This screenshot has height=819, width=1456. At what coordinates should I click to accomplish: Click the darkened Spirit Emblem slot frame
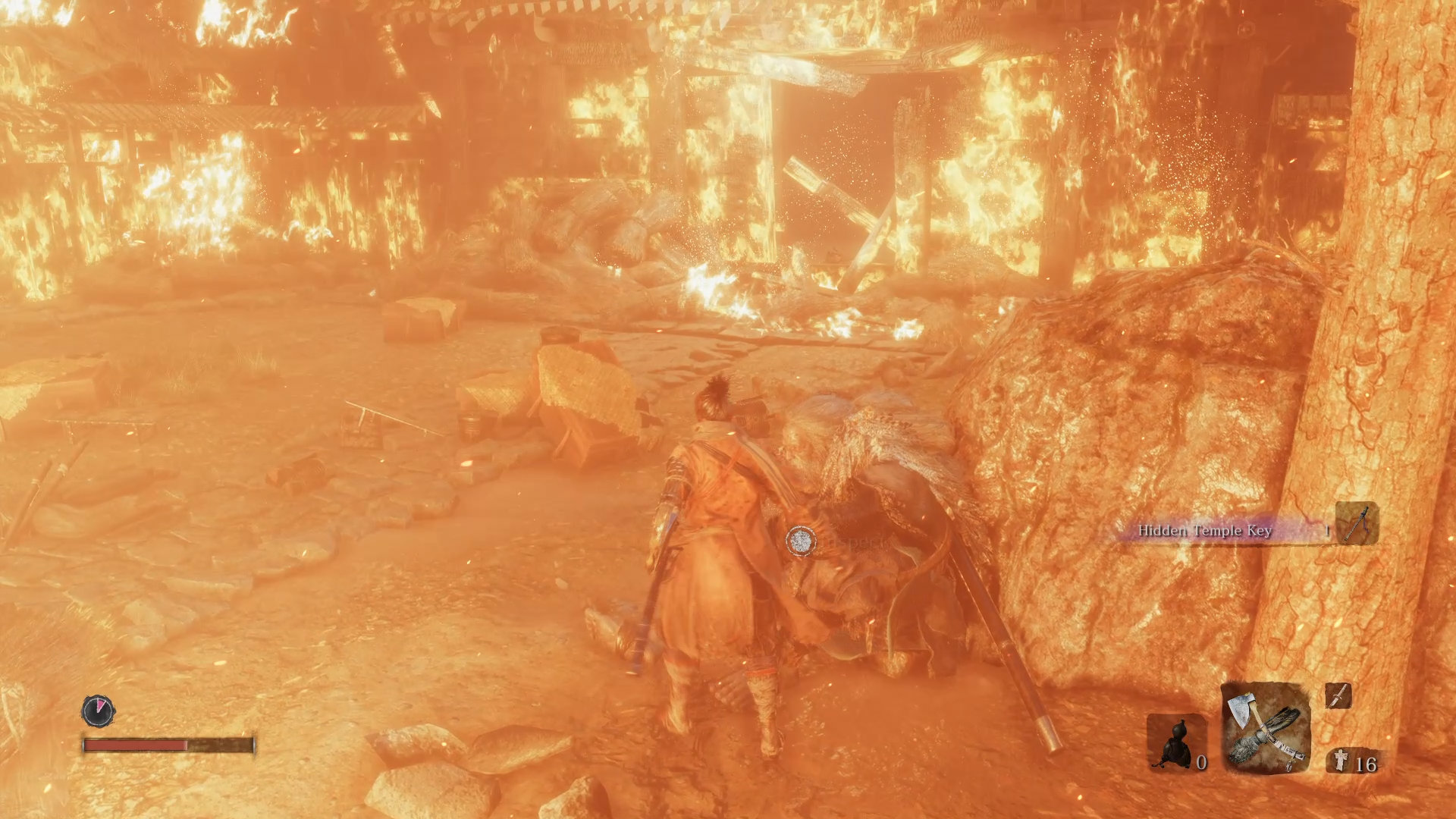[x=1176, y=741]
